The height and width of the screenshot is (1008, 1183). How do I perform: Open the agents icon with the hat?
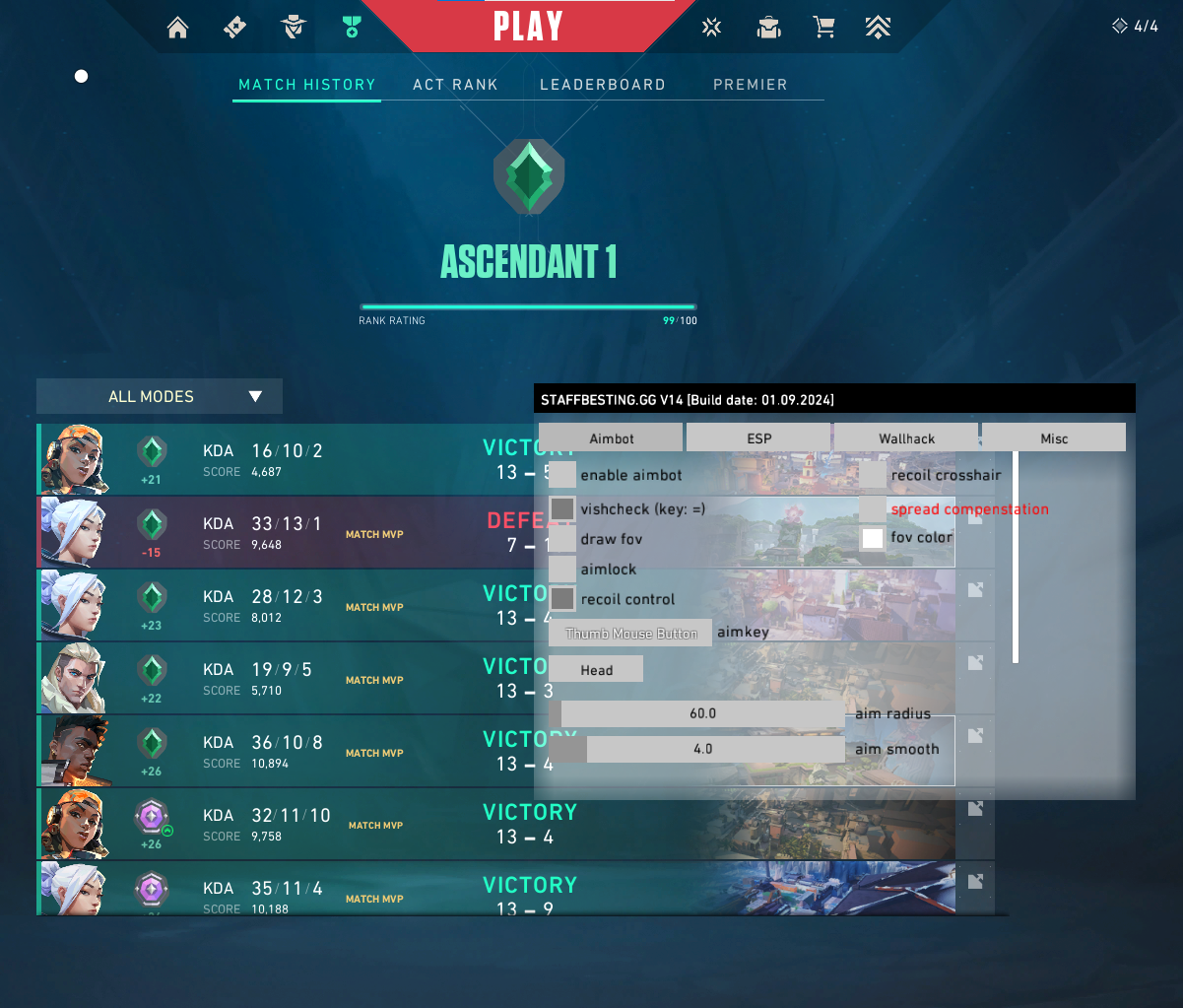[293, 28]
